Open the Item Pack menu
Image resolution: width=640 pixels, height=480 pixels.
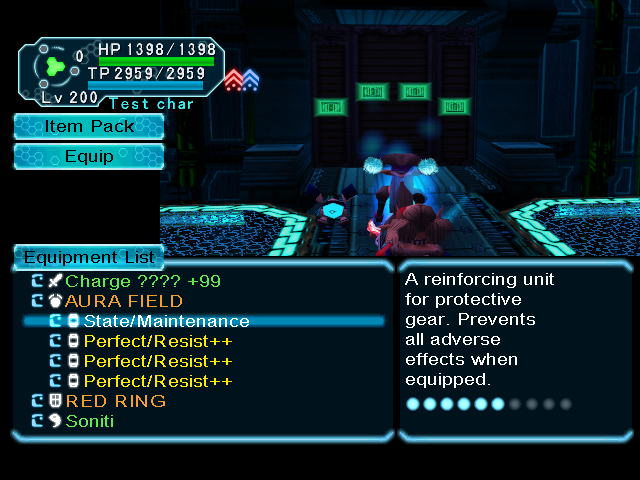pyautogui.click(x=89, y=126)
